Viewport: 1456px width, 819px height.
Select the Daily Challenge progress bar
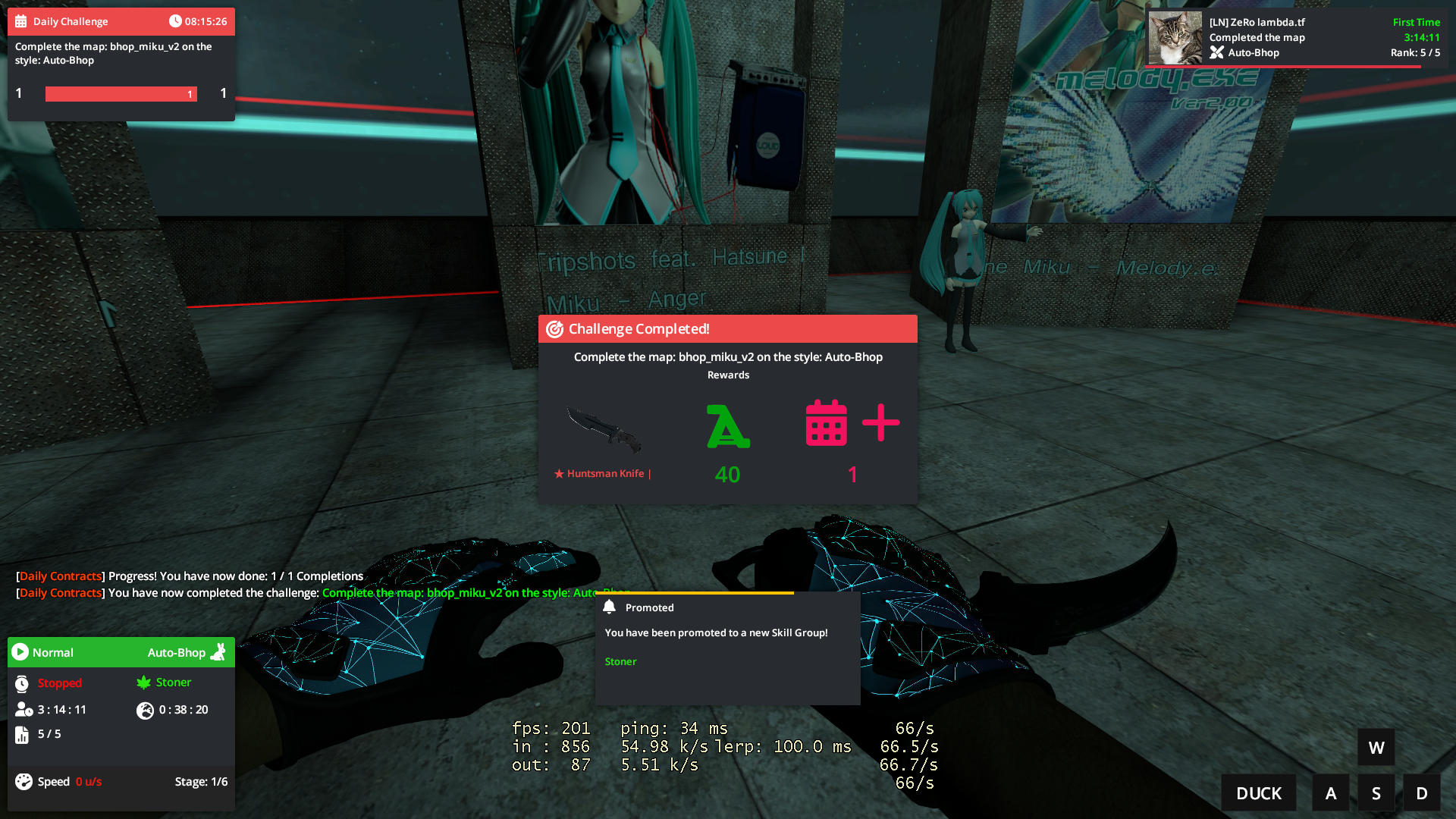pos(121,93)
